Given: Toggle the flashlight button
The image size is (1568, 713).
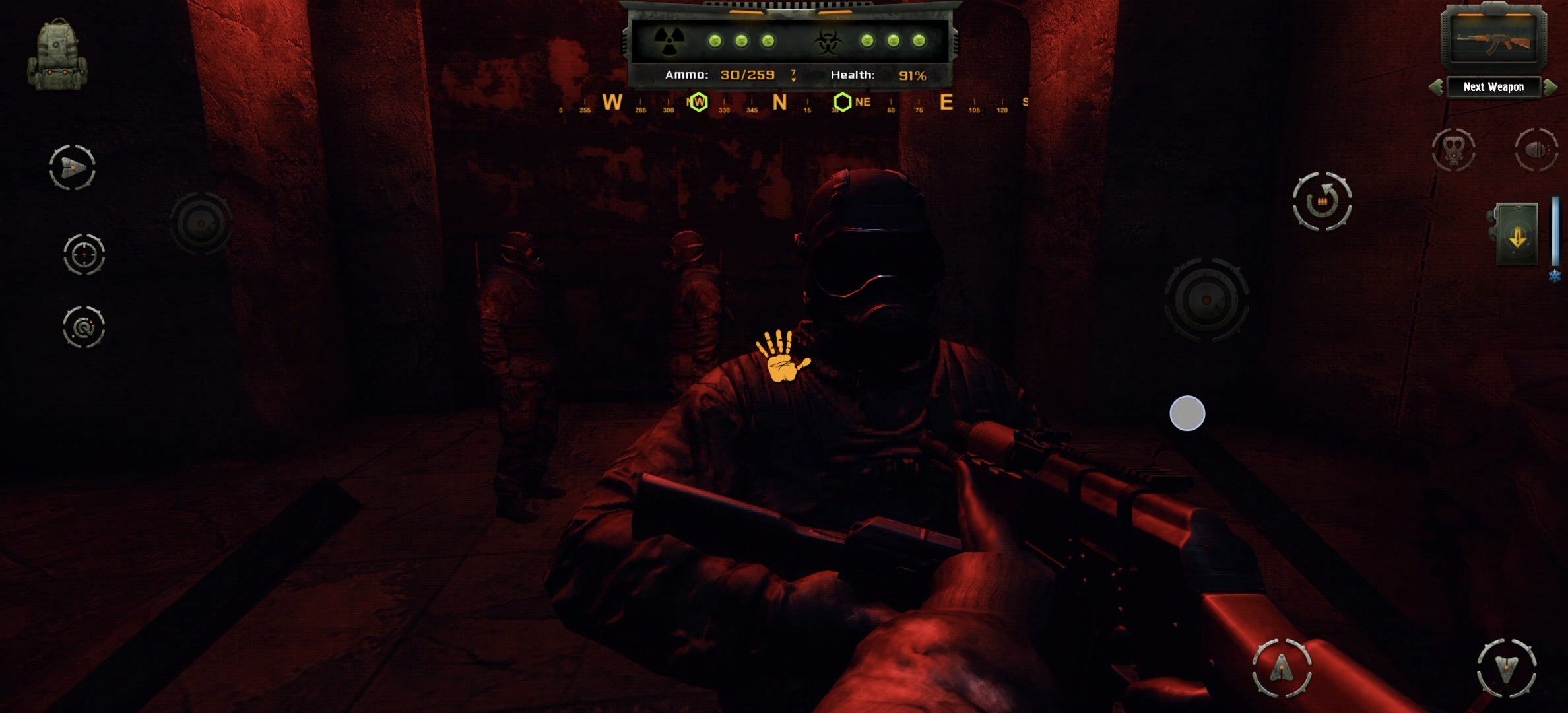Looking at the screenshot, I should pyautogui.click(x=1536, y=150).
